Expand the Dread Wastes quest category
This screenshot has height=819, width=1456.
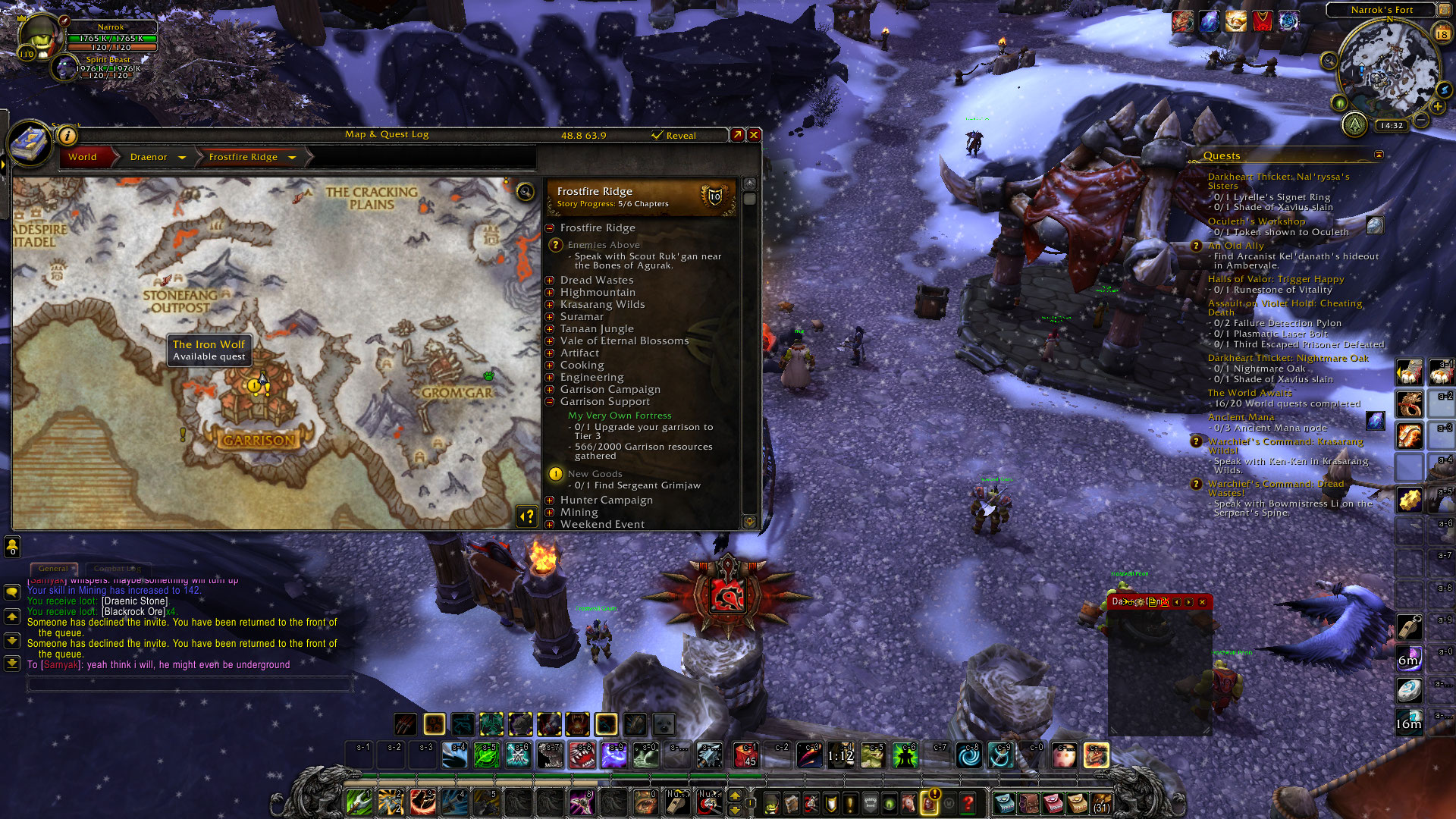coord(550,281)
